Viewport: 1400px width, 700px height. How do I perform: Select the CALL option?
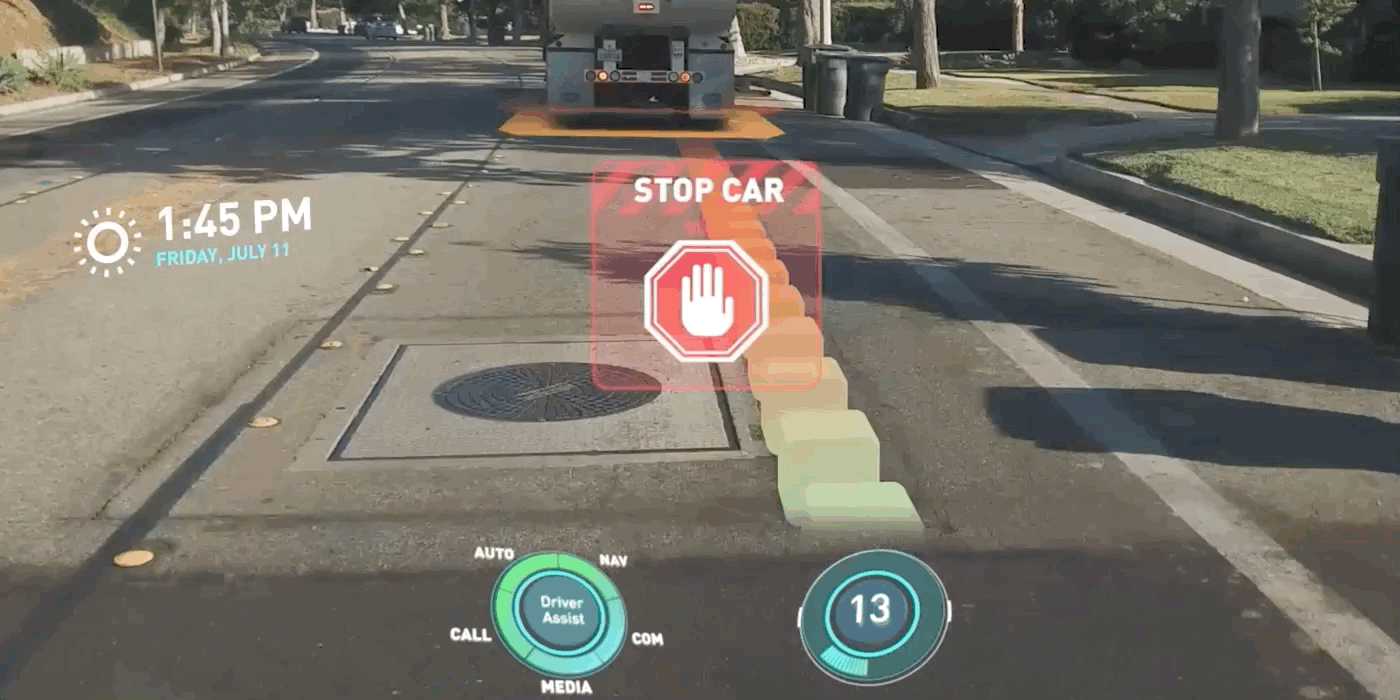pyautogui.click(x=470, y=635)
